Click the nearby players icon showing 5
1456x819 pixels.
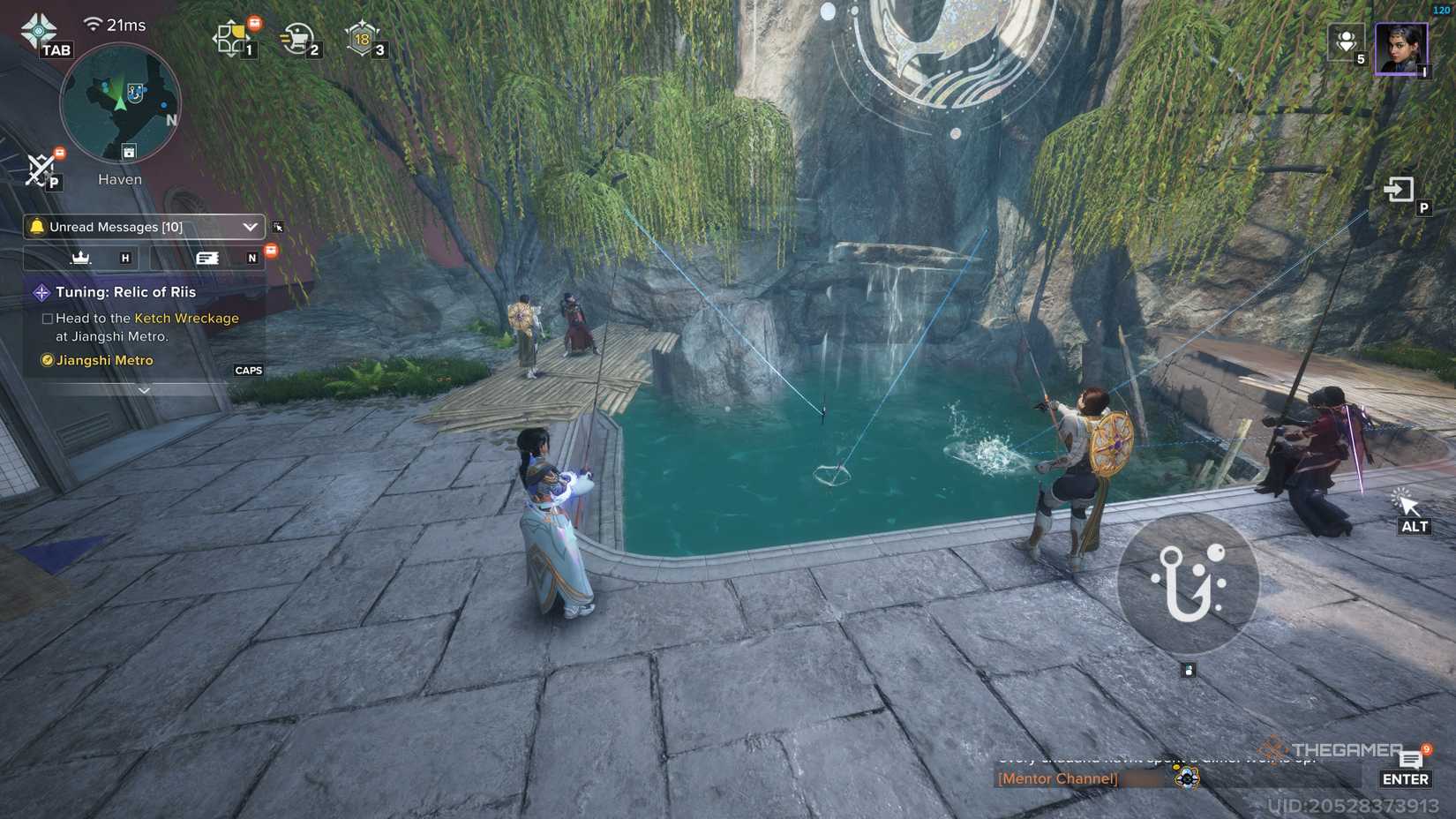pos(1346,42)
